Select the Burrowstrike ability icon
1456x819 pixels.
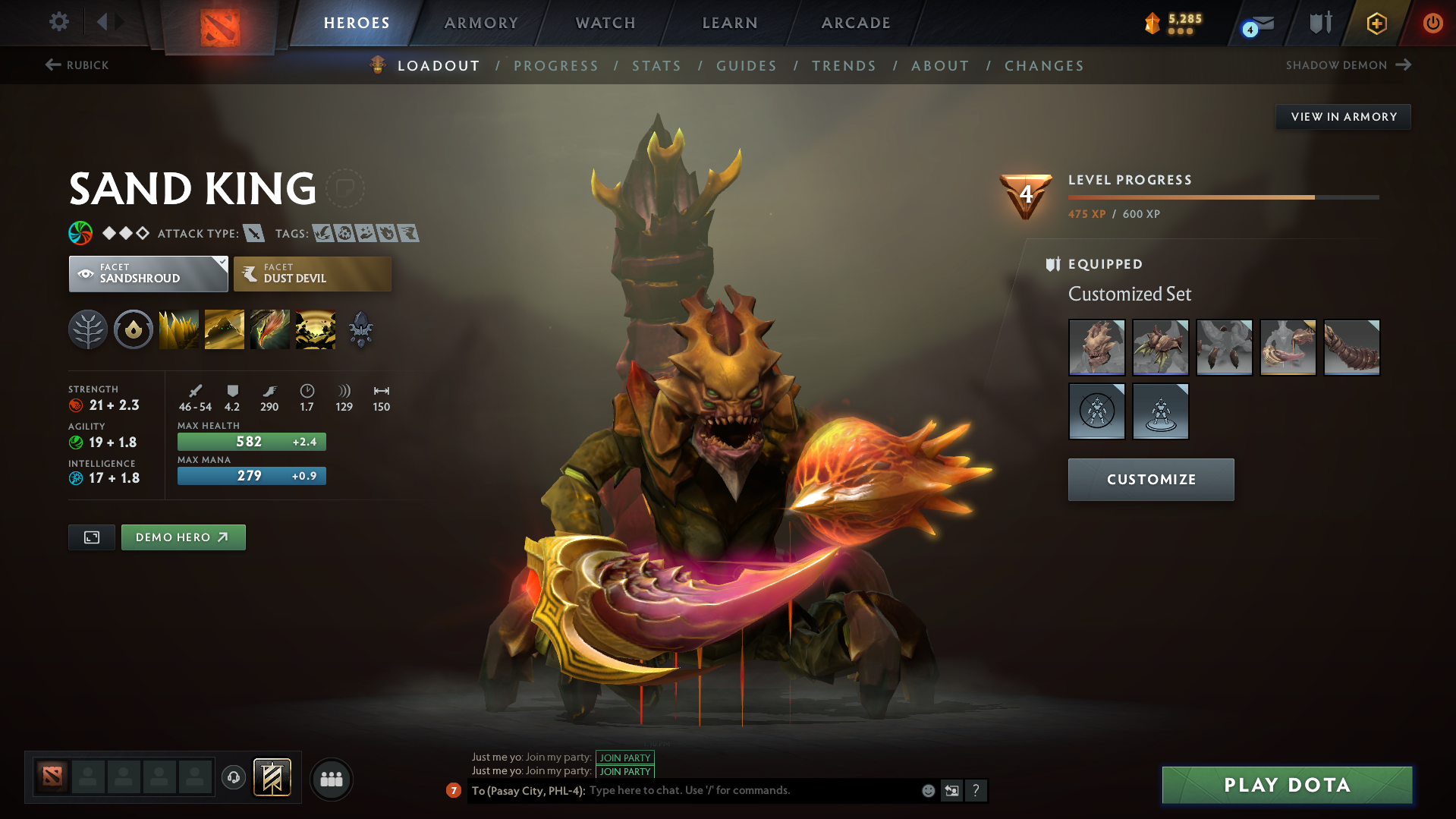click(178, 329)
